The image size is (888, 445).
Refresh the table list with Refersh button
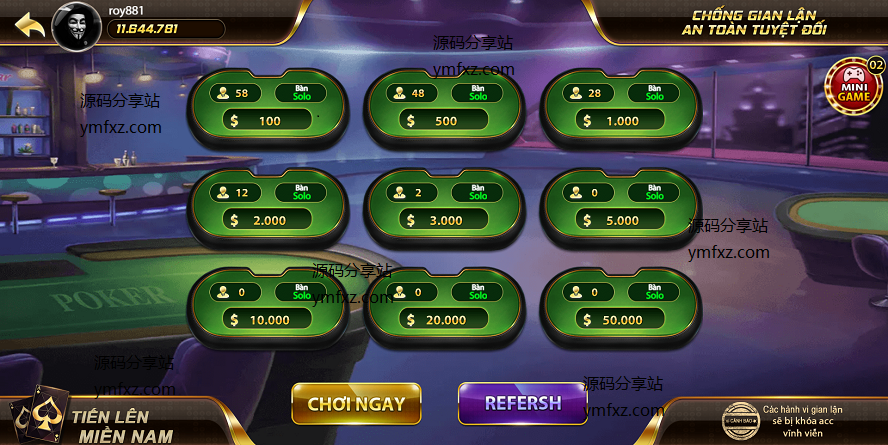pos(523,404)
